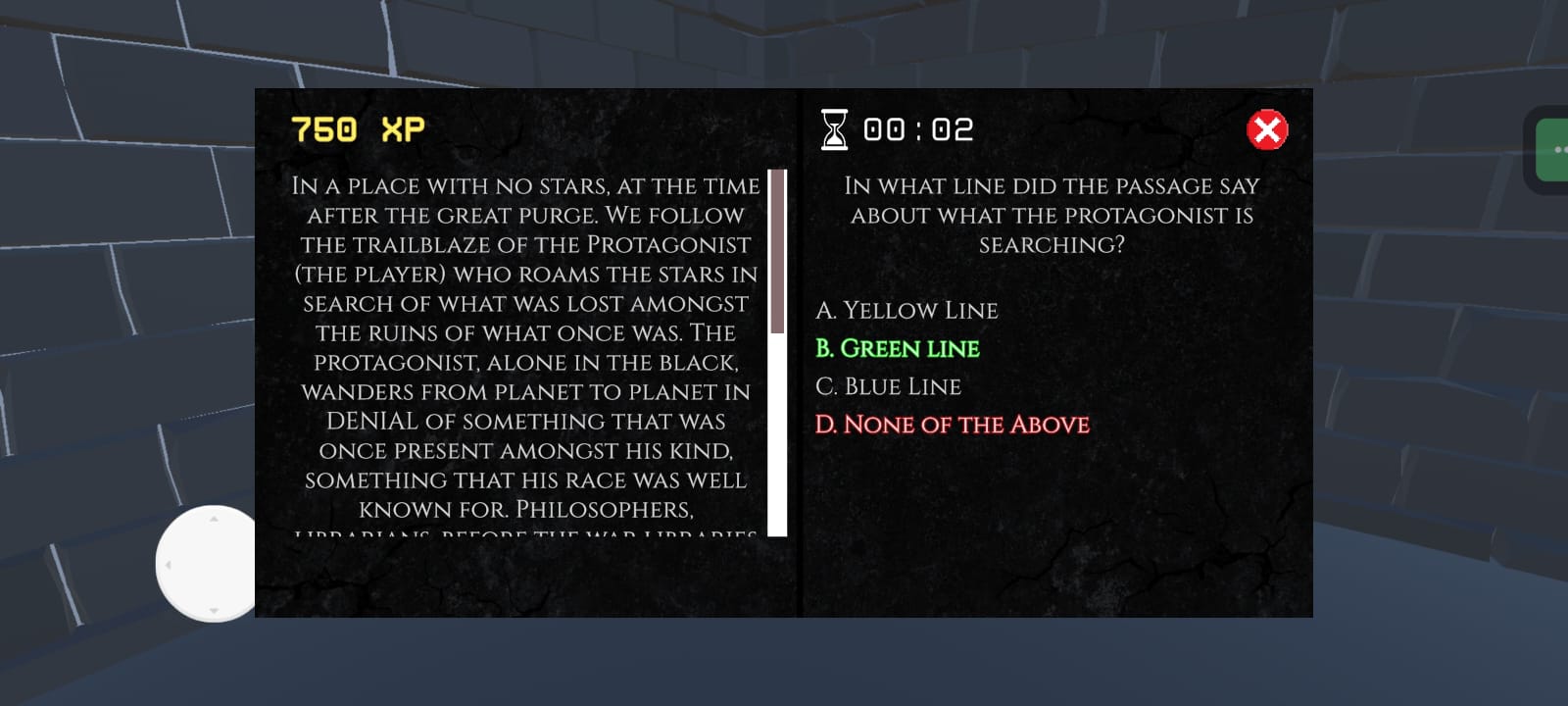1568x706 pixels.
Task: Select answer C. Blue Line
Action: point(890,386)
